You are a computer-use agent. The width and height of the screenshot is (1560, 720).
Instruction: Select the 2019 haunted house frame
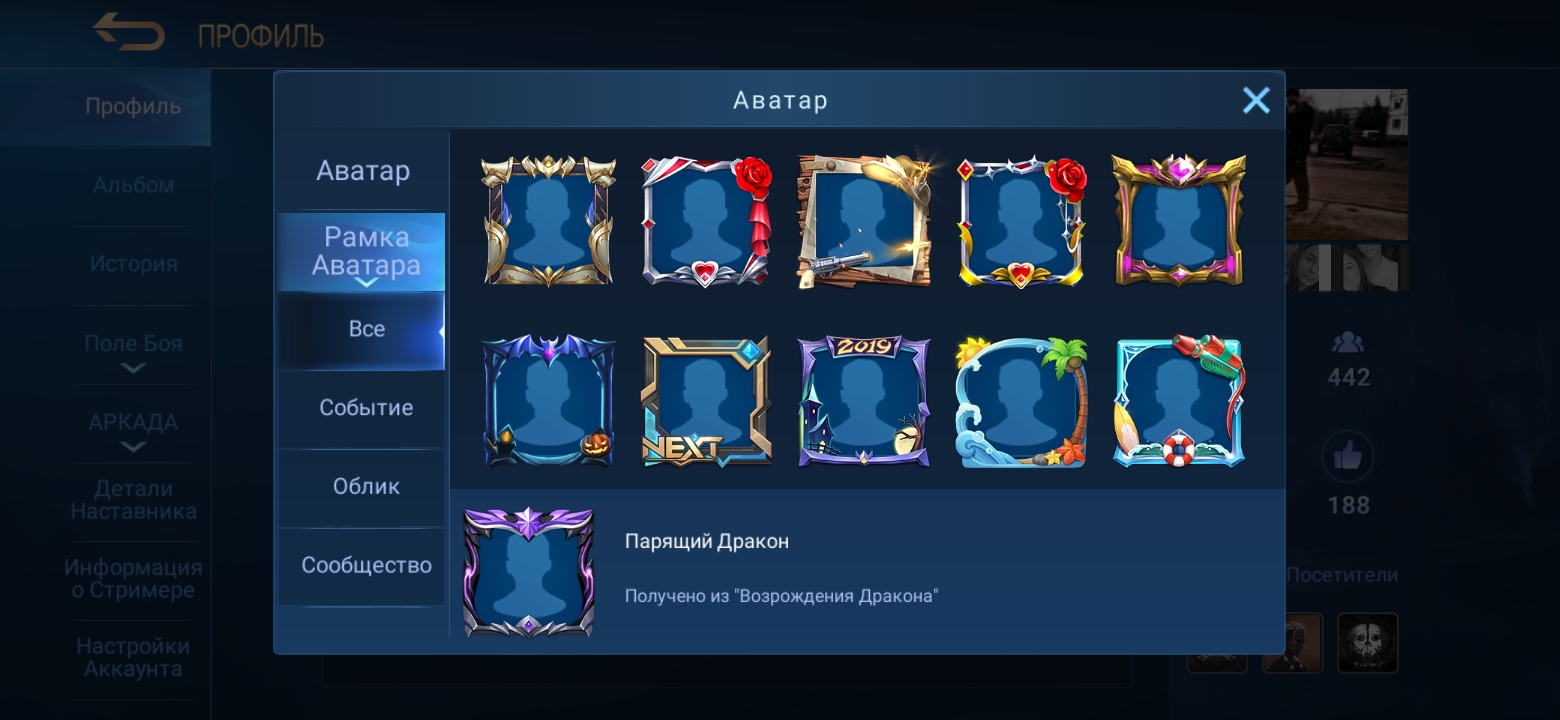point(864,400)
